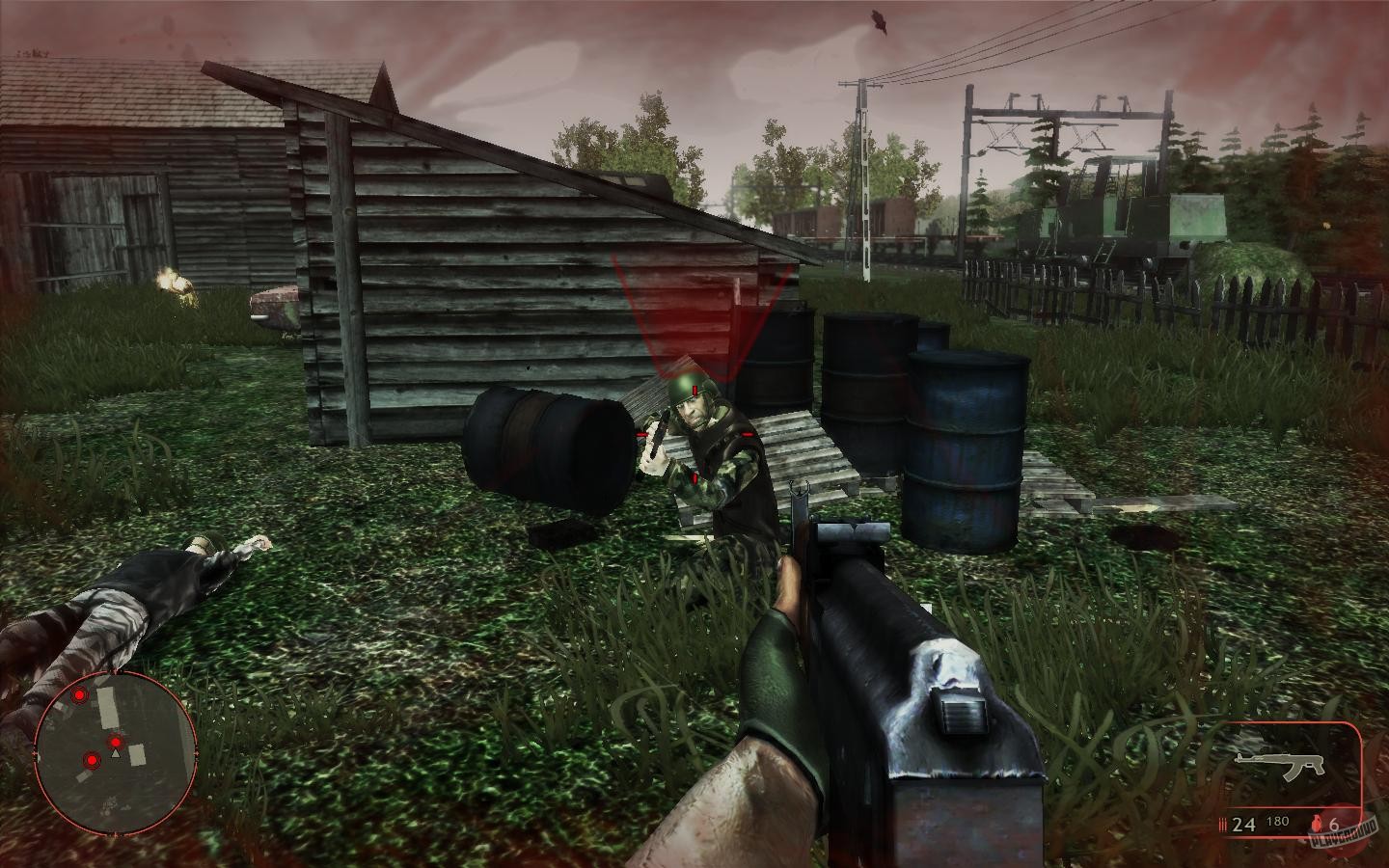Viewport: 1389px width, 868px height.
Task: Click the player arrow on the minimap
Action: [x=116, y=753]
